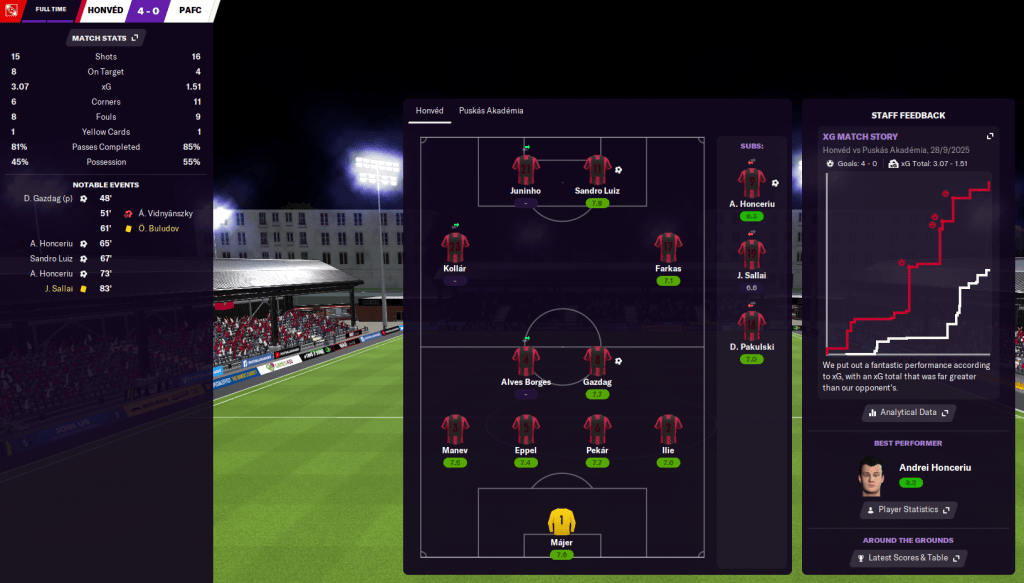Open the Match Stats panel

point(105,38)
